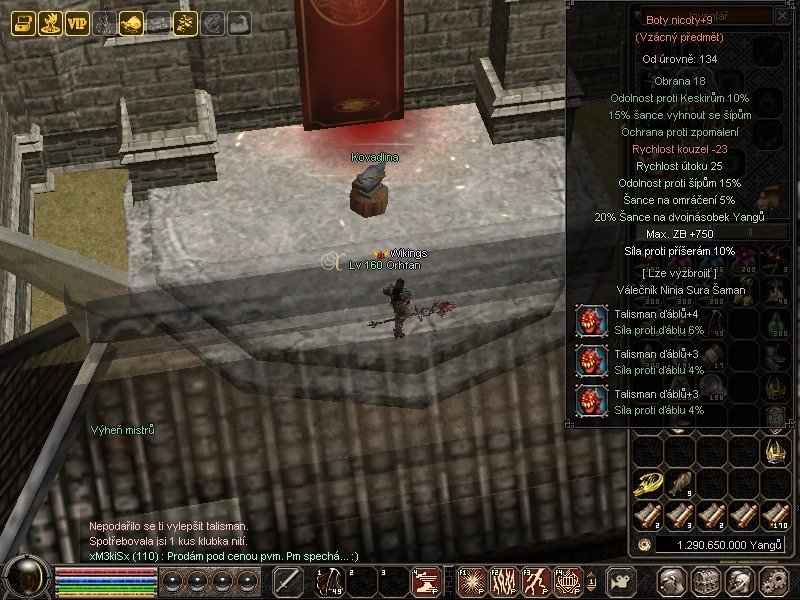Open the treasure chest icon menu
This screenshot has width=800, height=600.
(22, 22)
